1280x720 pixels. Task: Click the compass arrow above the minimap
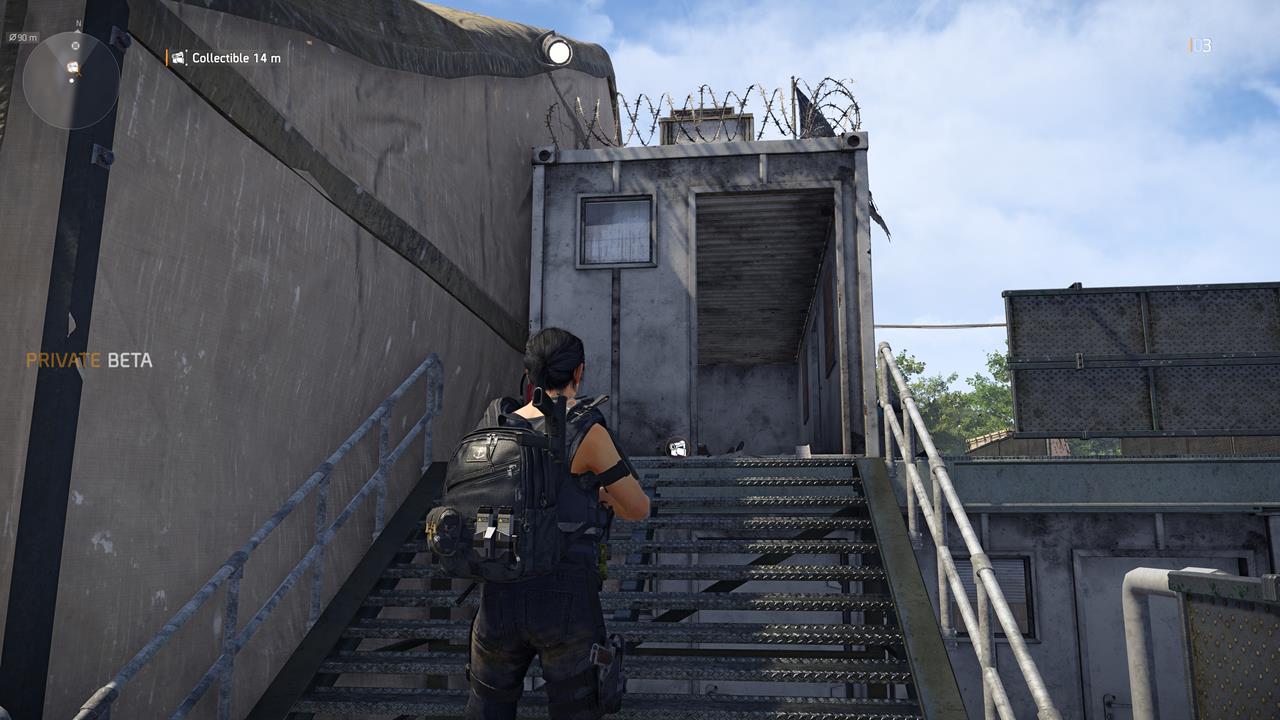point(77,31)
